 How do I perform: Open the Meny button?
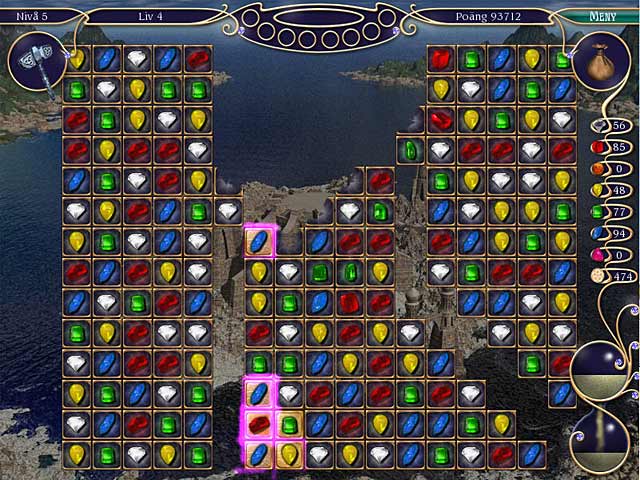coord(601,16)
